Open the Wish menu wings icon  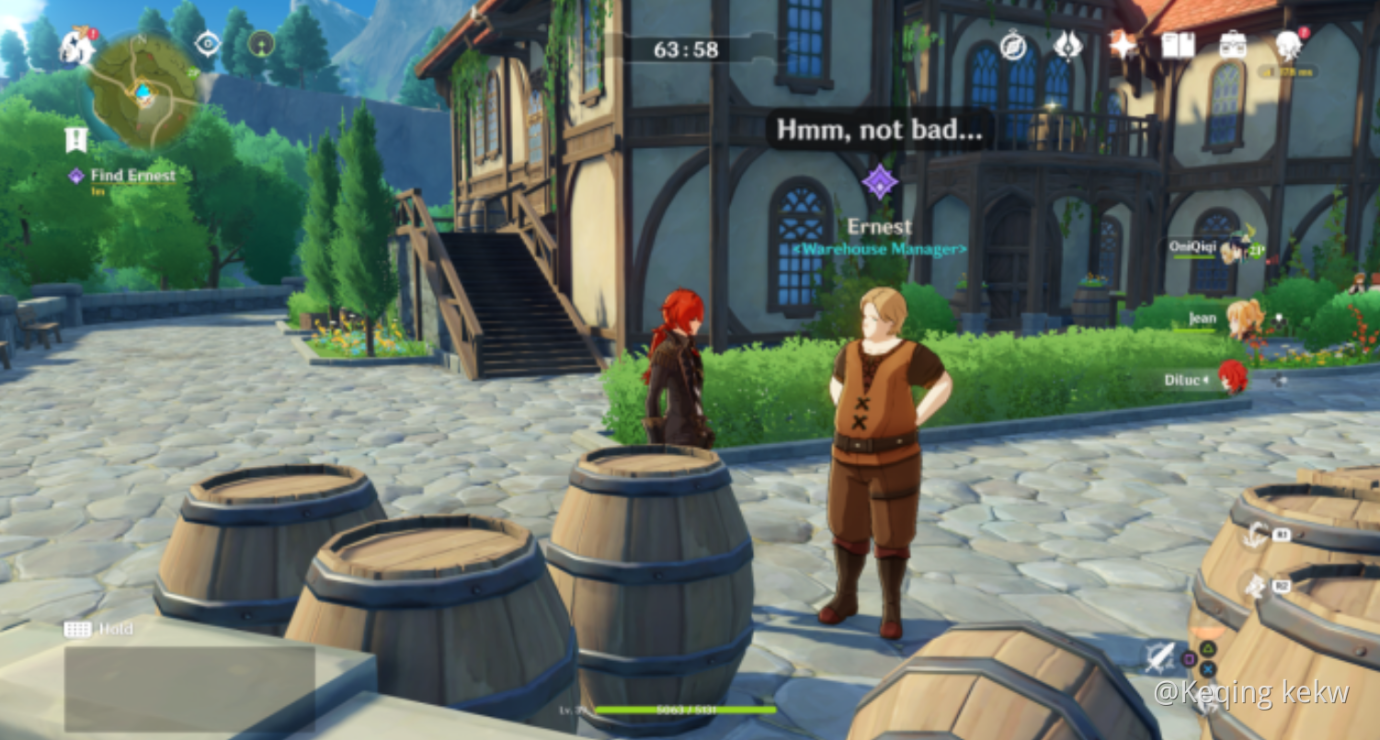pos(1068,45)
